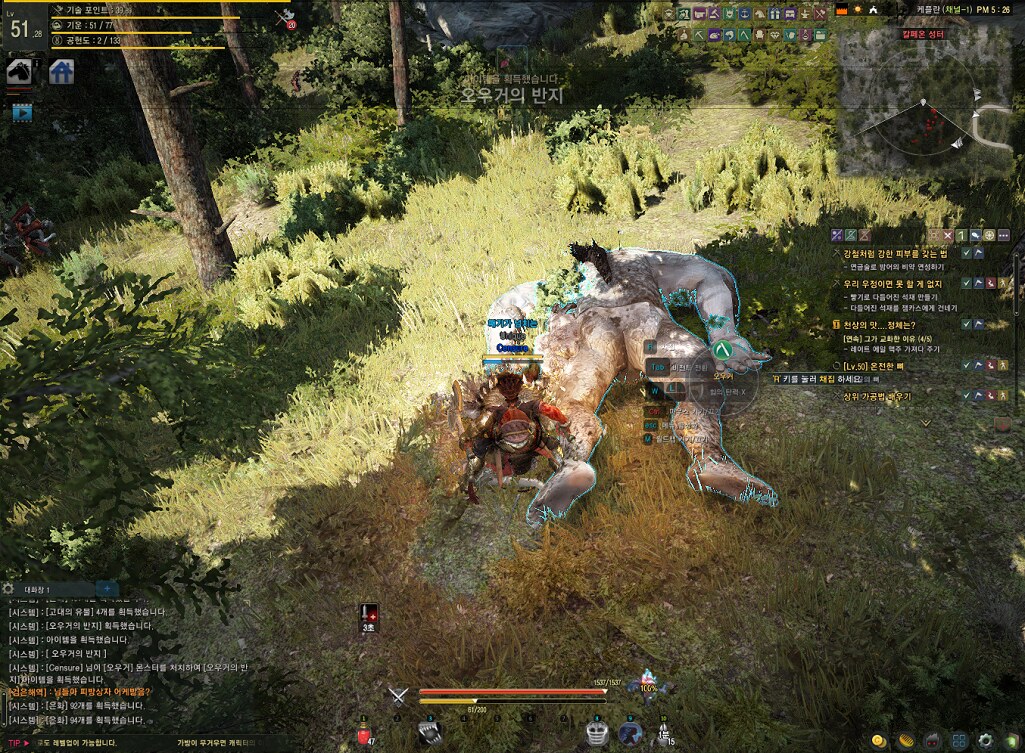Toggle the fish quest-type filter
Screen dimensions: 1025x753
974,235
